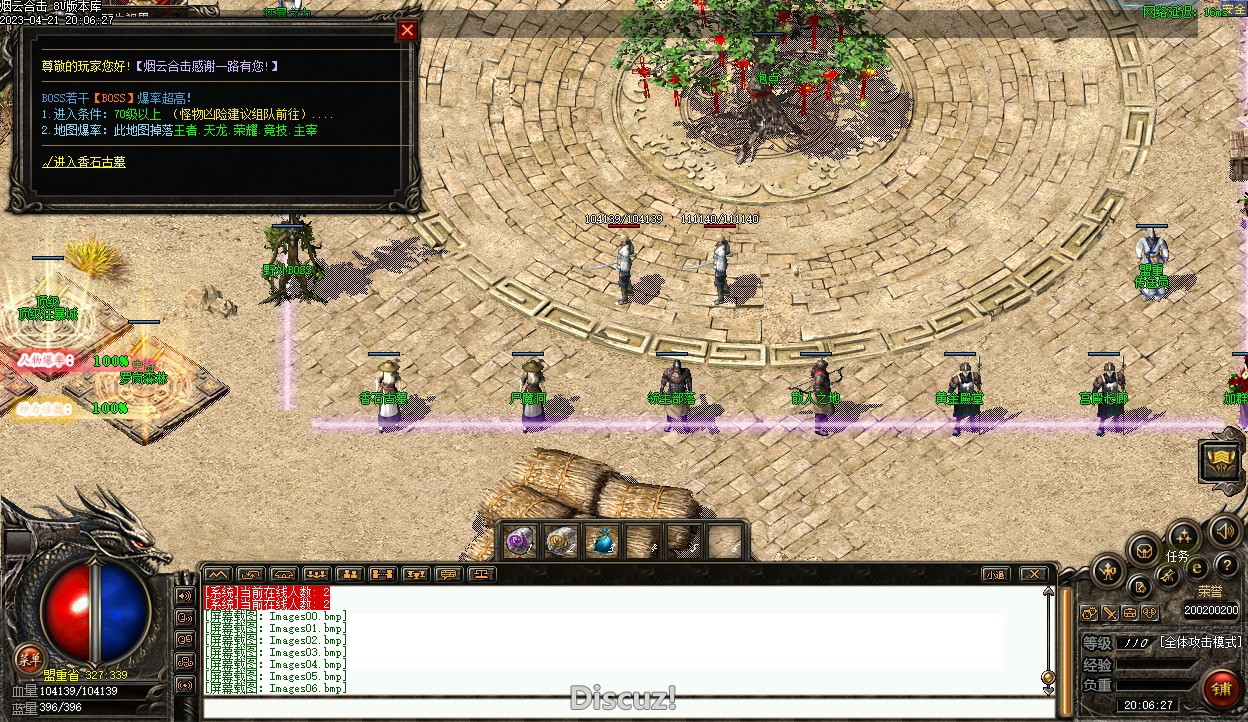Click the round 'e' icon
This screenshot has width=1248, height=722.
[x=1197, y=569]
